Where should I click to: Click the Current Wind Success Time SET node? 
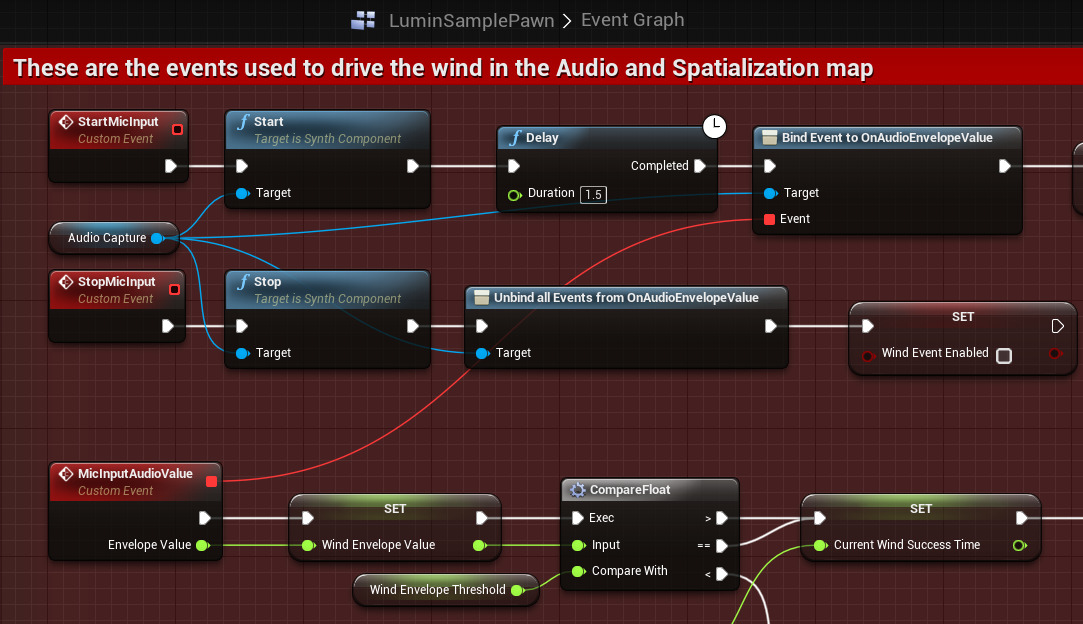(x=920, y=509)
